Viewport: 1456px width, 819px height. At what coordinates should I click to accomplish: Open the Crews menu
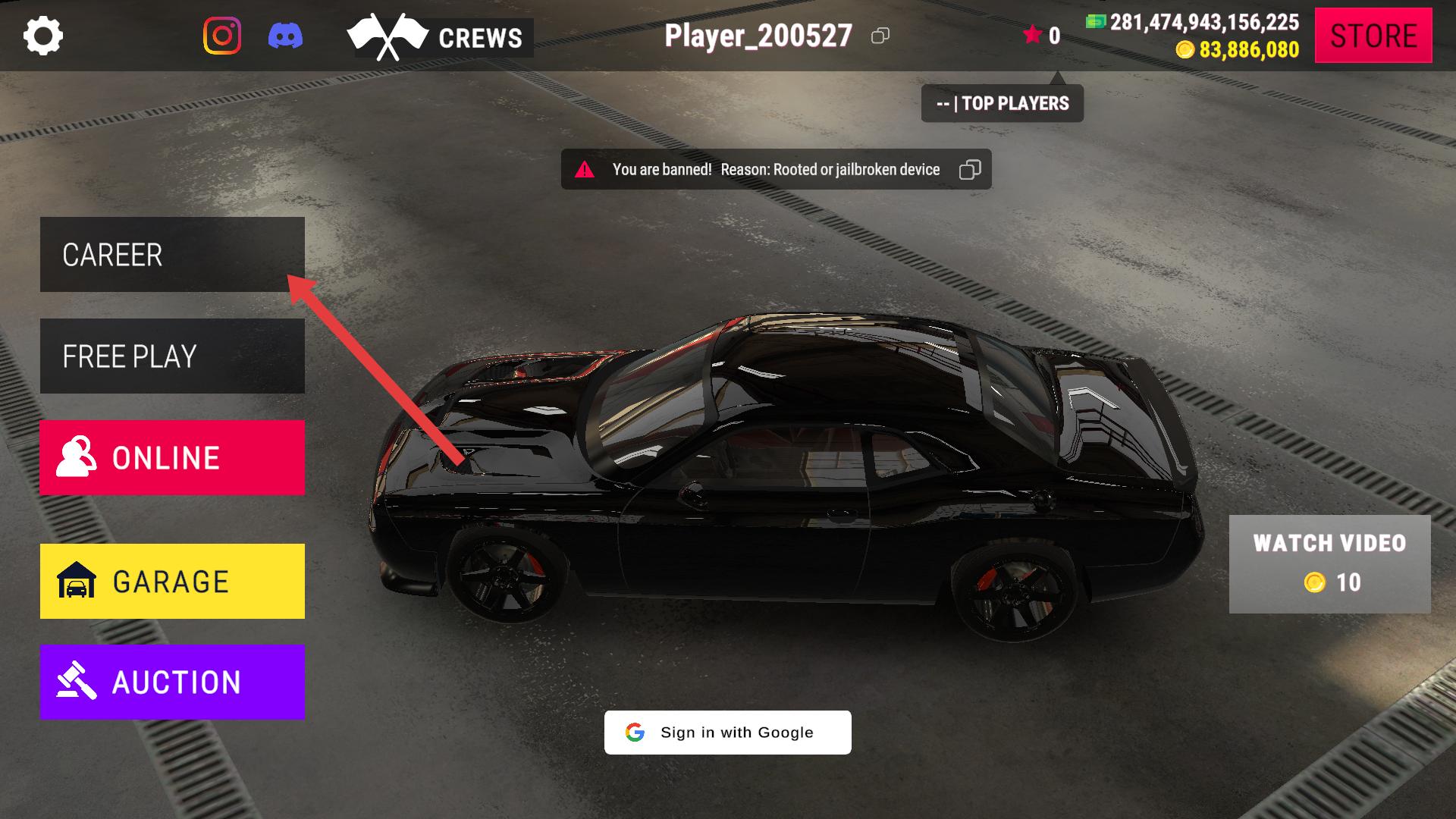pyautogui.click(x=440, y=37)
